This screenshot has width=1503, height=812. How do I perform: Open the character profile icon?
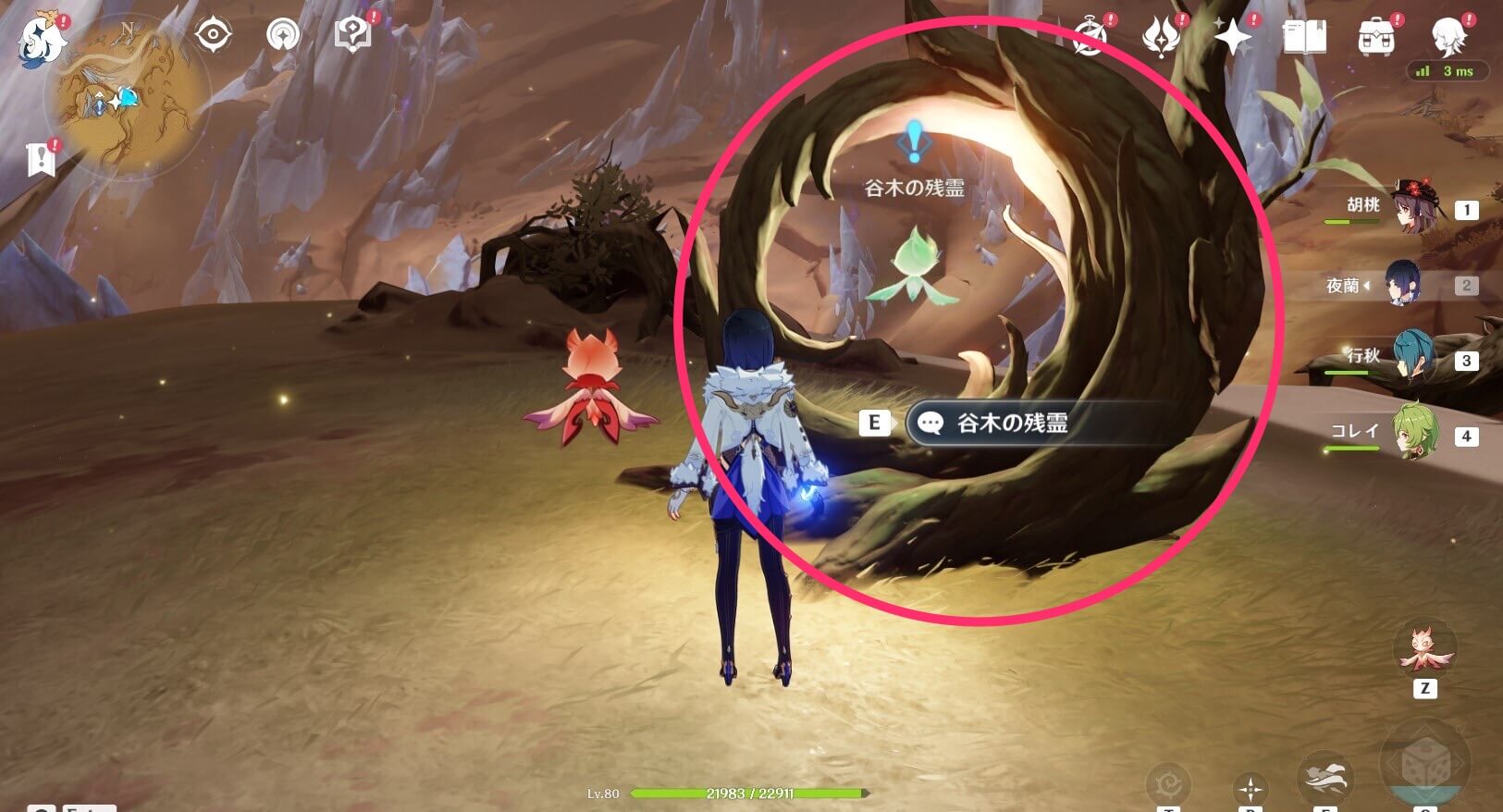click(x=1449, y=34)
